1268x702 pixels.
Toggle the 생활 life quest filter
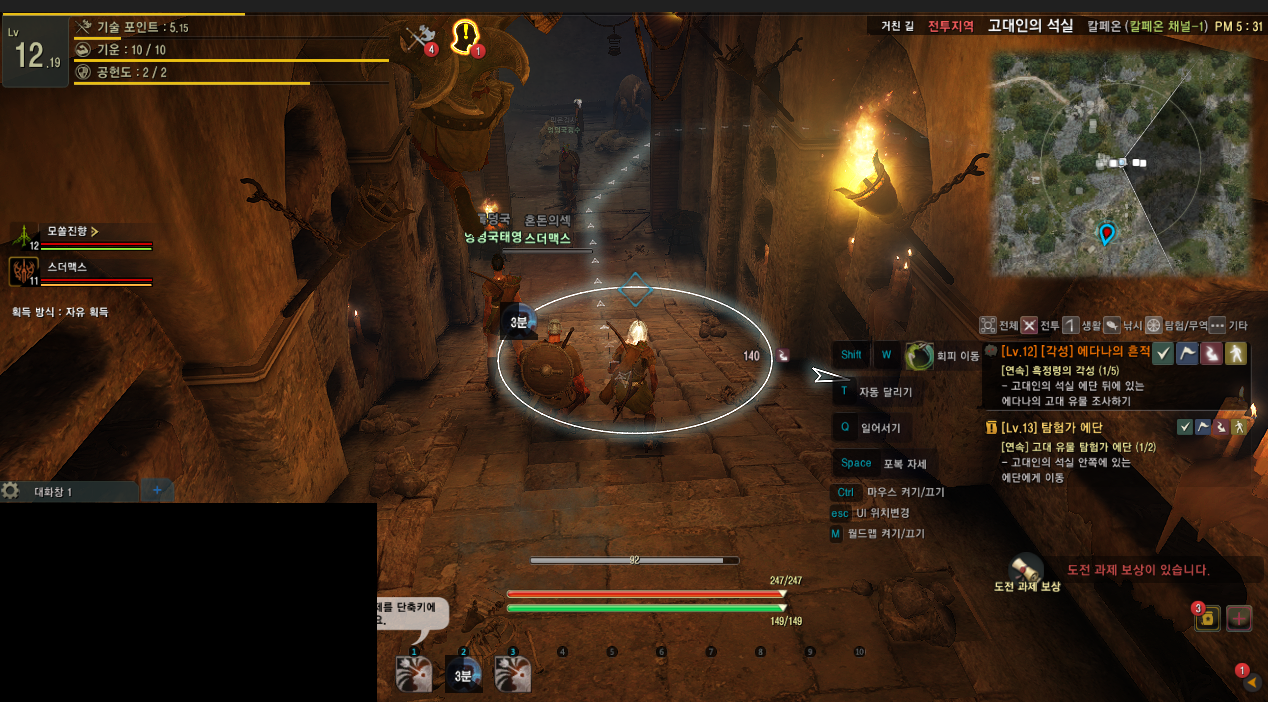click(x=1070, y=325)
